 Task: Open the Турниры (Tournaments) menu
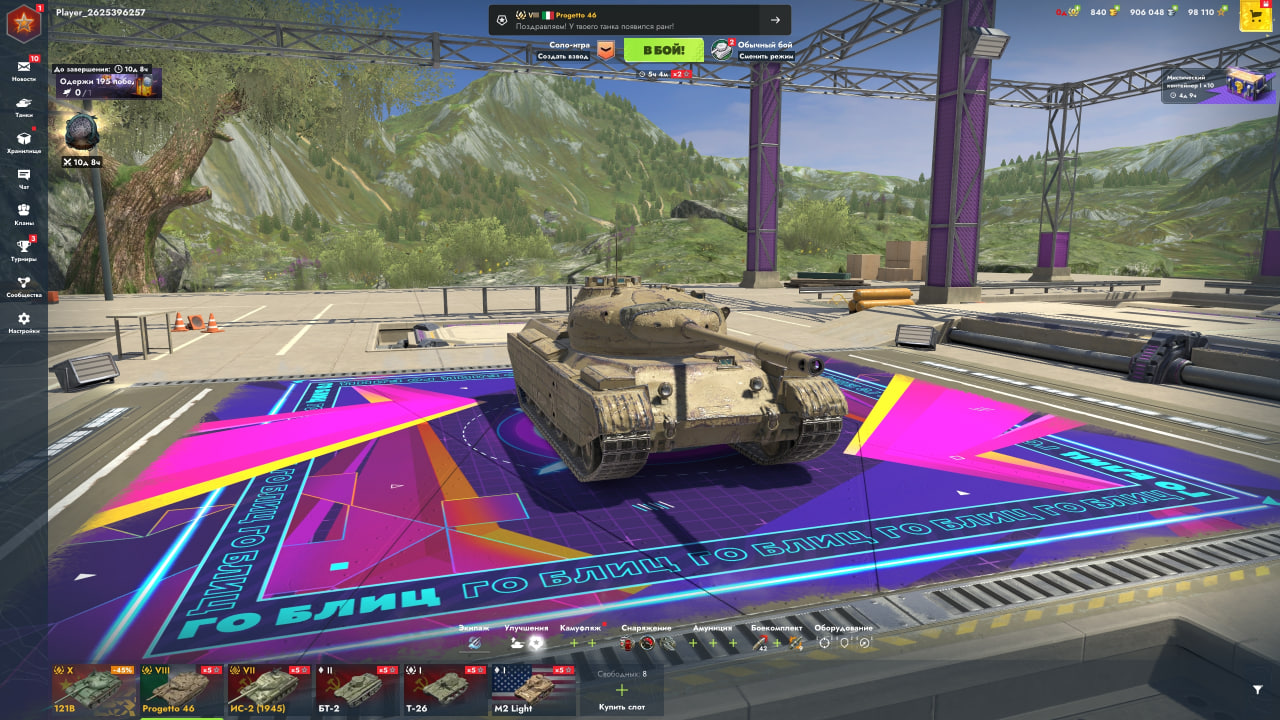point(23,250)
